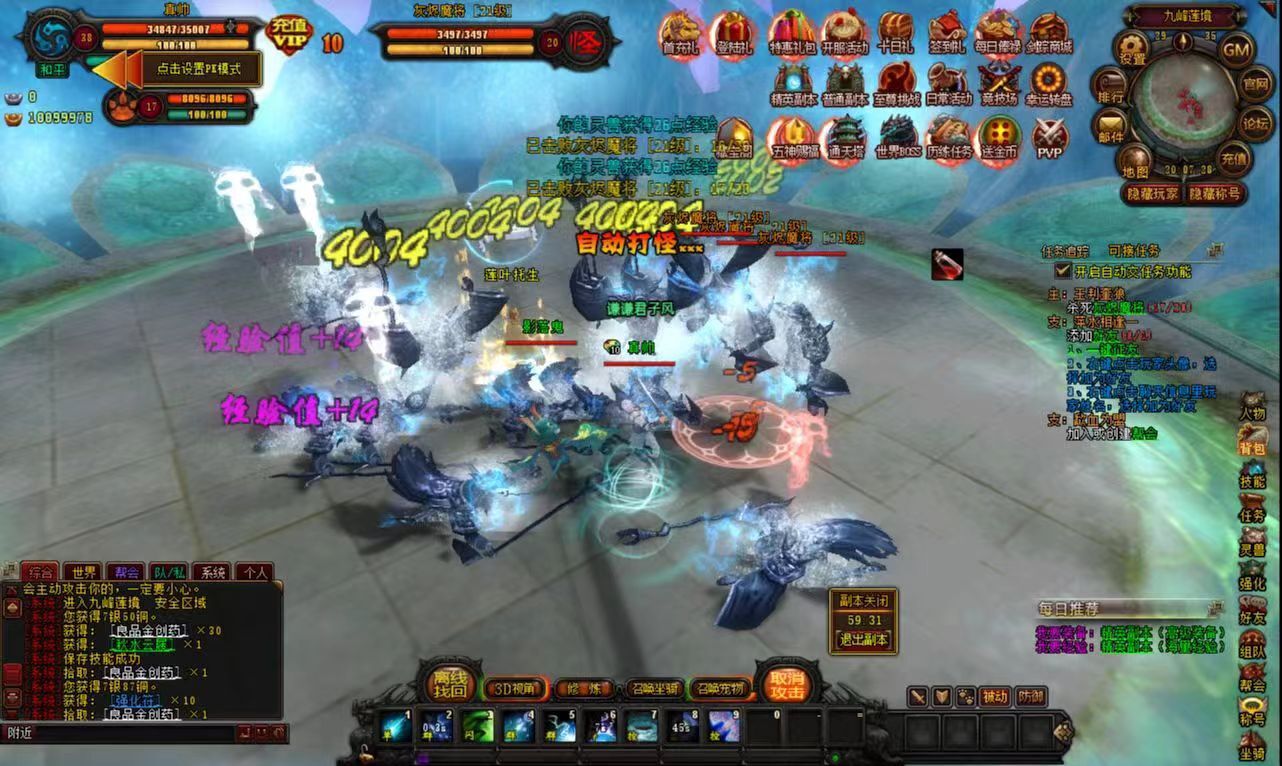Open the 邮件 mail icon
The width and height of the screenshot is (1282, 766).
[x=1111, y=127]
